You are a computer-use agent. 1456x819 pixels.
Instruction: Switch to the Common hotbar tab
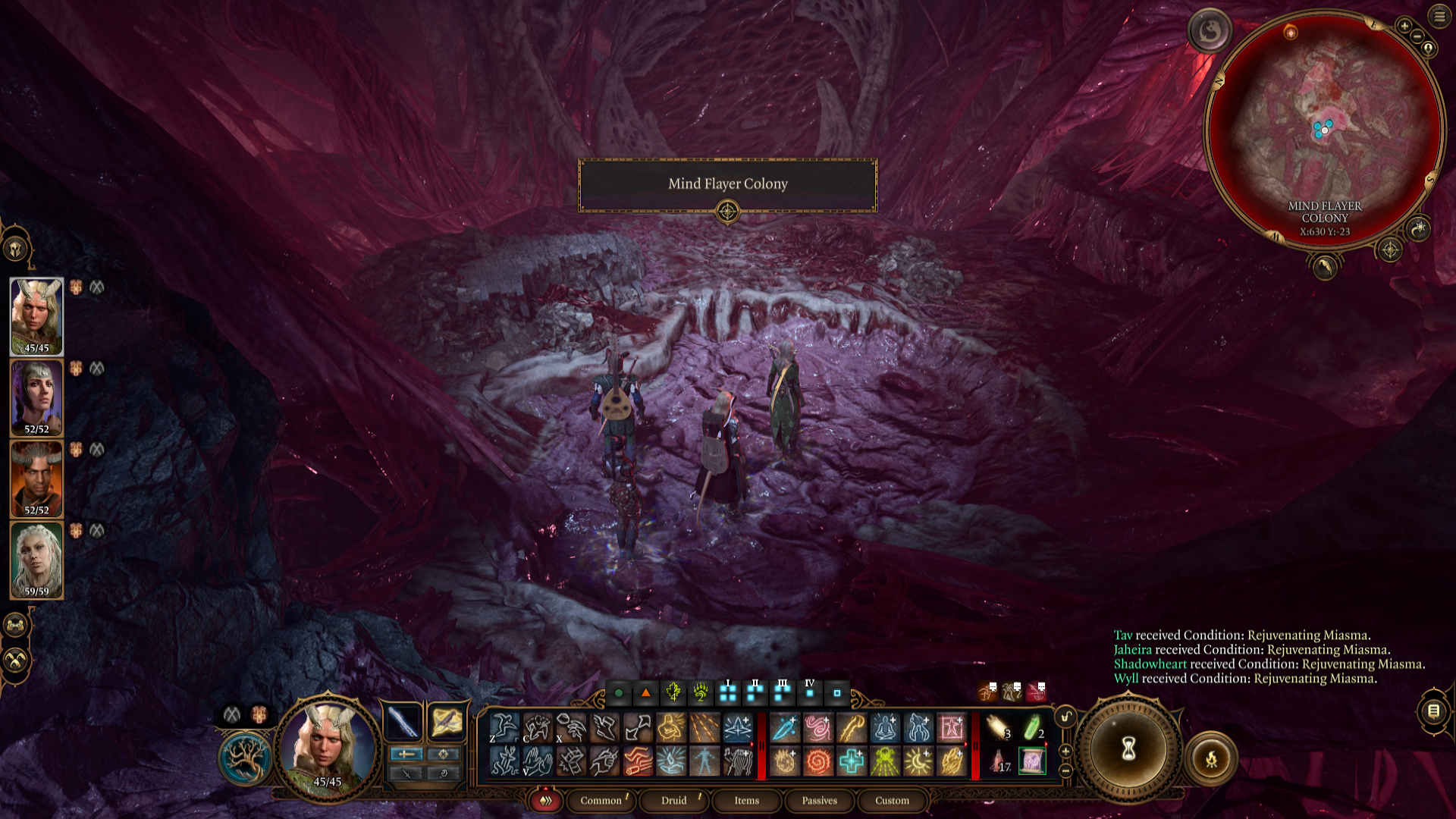[x=601, y=800]
